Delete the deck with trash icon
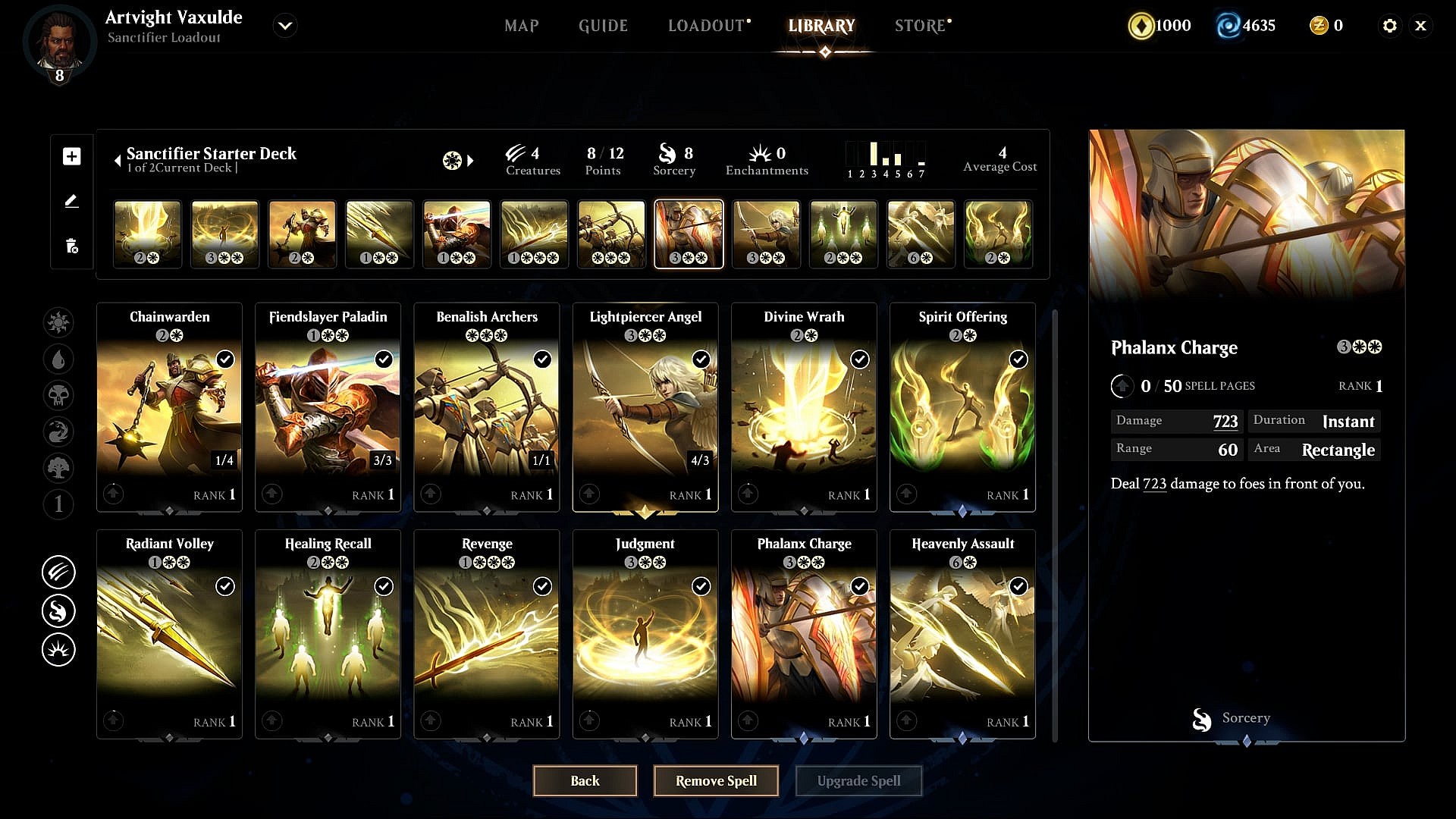1456x819 pixels. pyautogui.click(x=72, y=246)
